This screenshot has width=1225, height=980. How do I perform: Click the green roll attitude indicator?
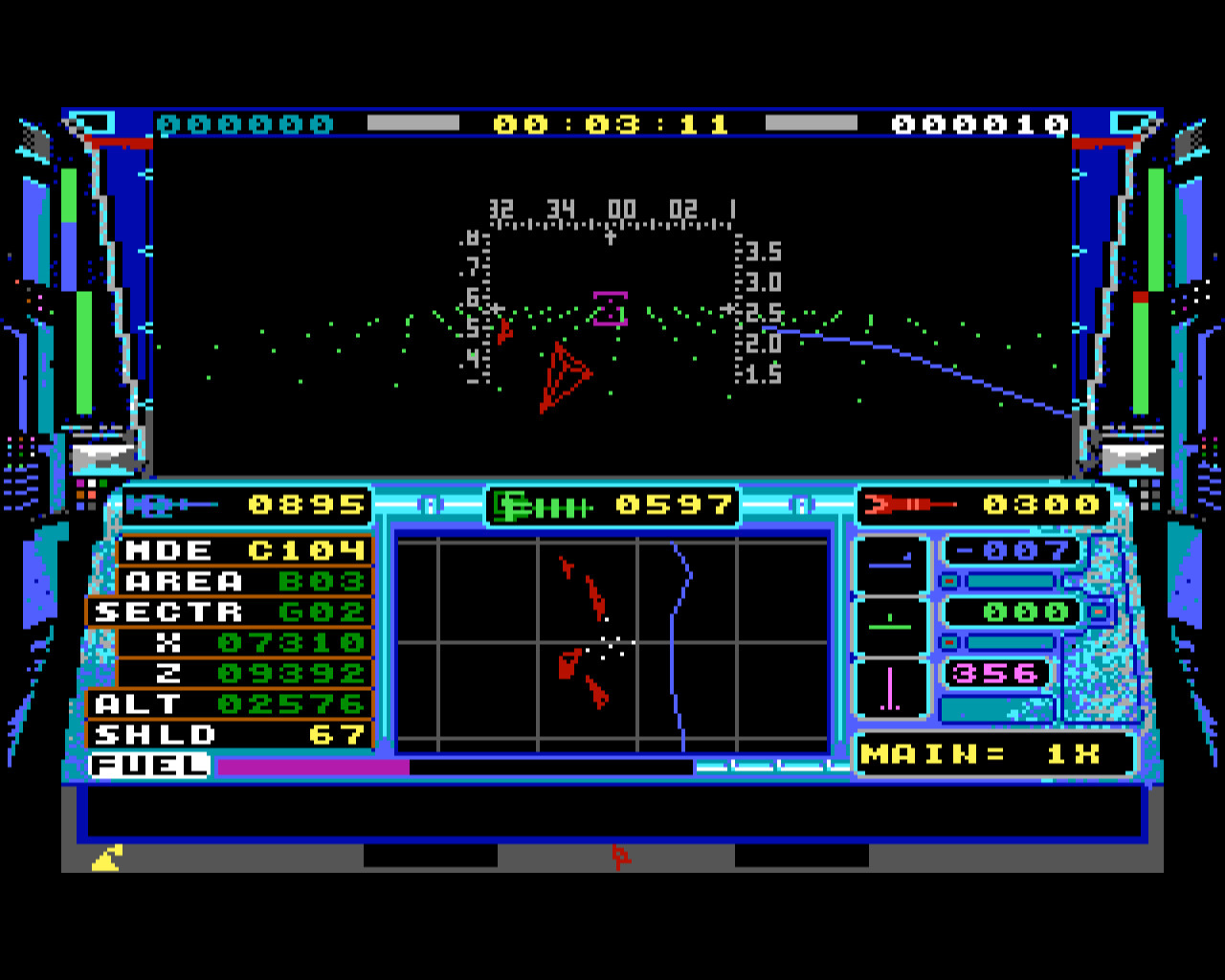tap(890, 626)
